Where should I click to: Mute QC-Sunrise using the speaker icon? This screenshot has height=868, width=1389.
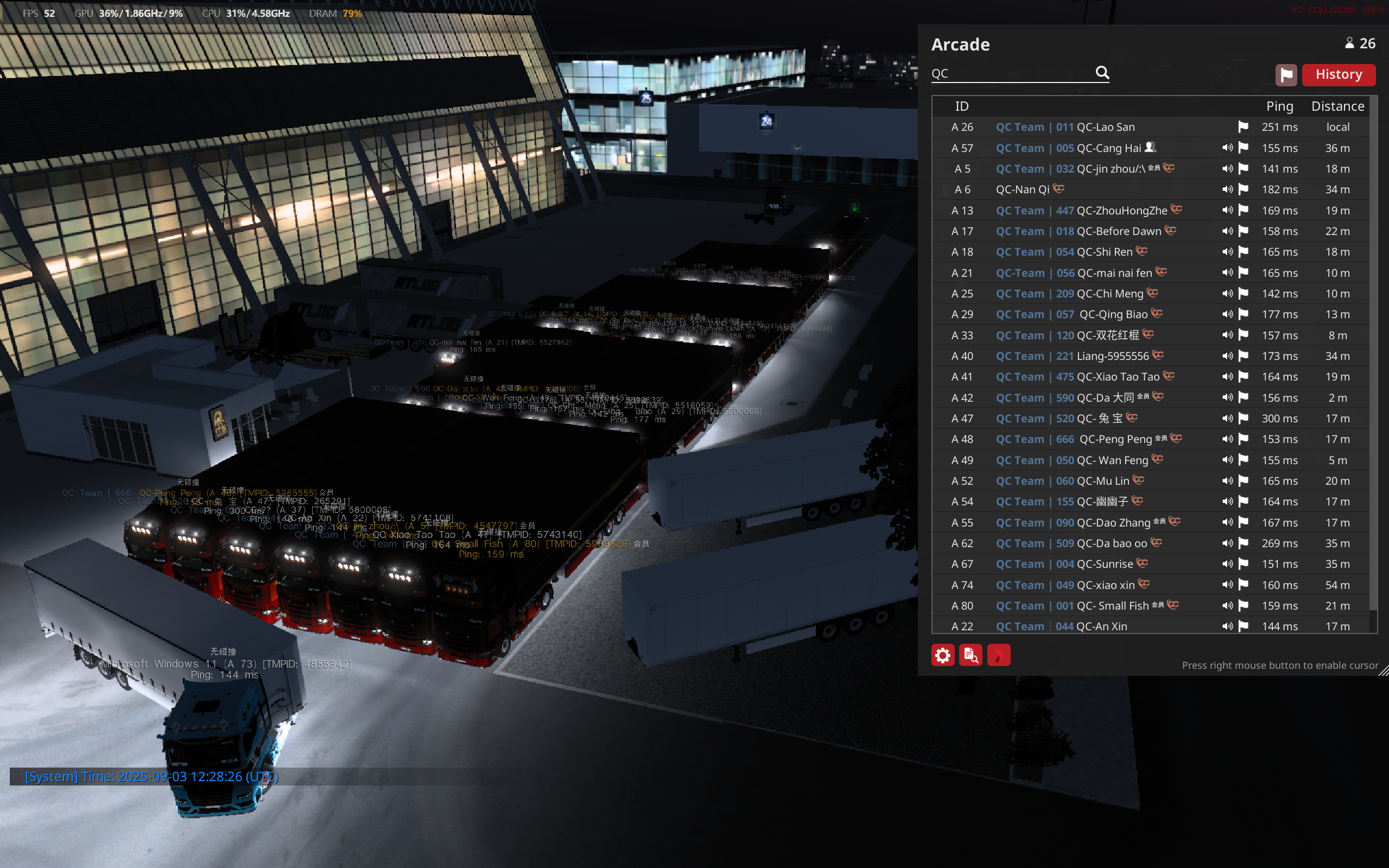pyautogui.click(x=1227, y=564)
